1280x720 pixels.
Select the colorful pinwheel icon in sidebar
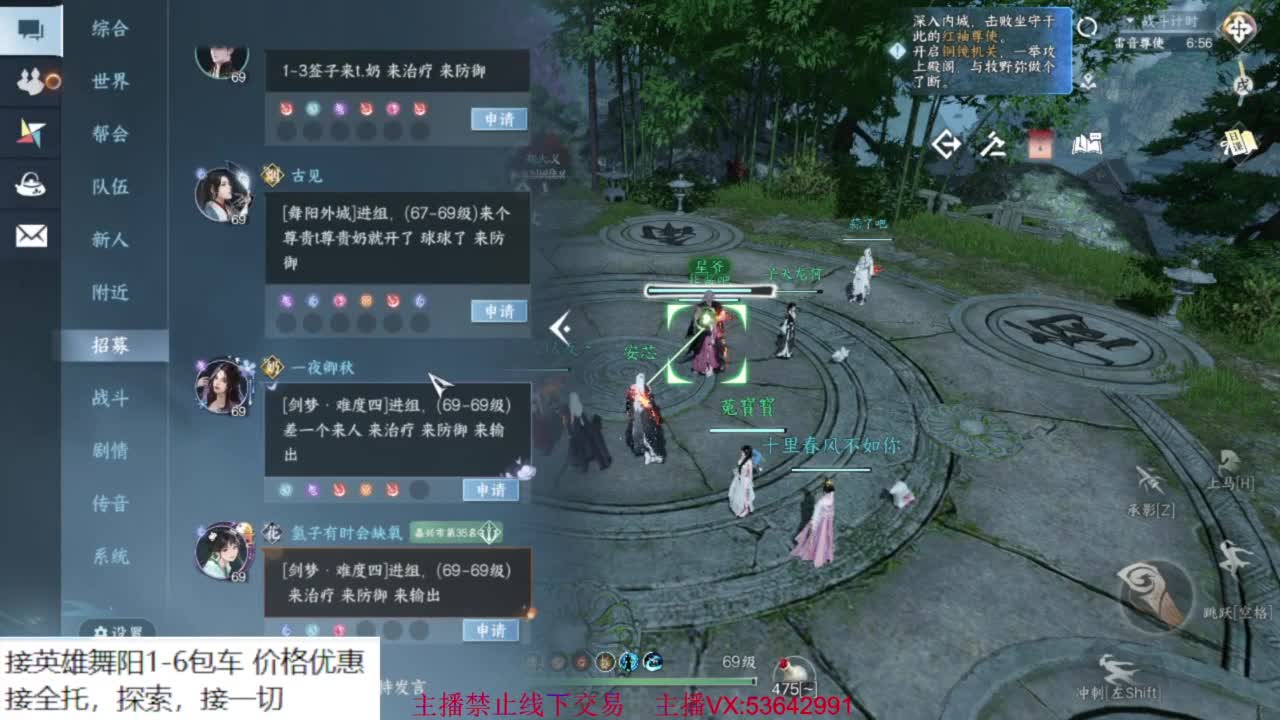(32, 130)
